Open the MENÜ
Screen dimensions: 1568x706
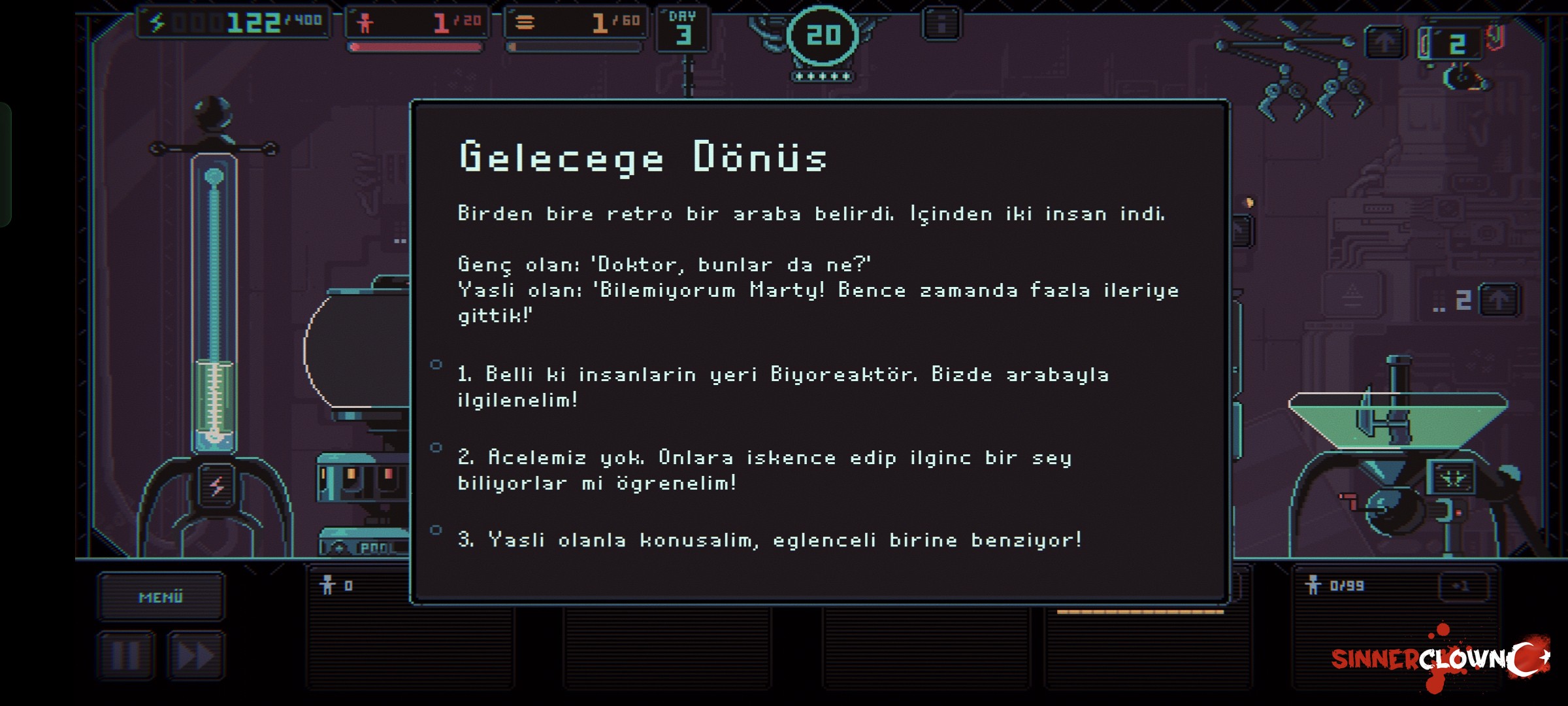(x=160, y=596)
